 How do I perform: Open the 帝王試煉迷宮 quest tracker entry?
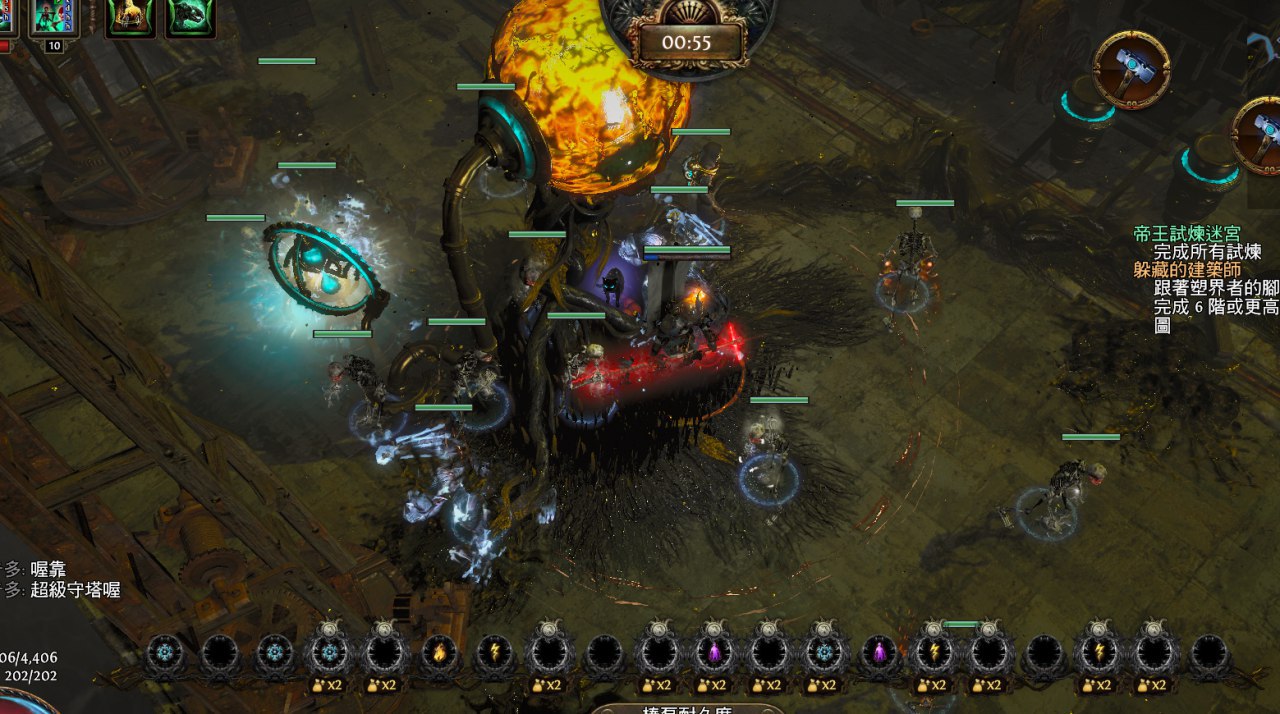click(1186, 234)
